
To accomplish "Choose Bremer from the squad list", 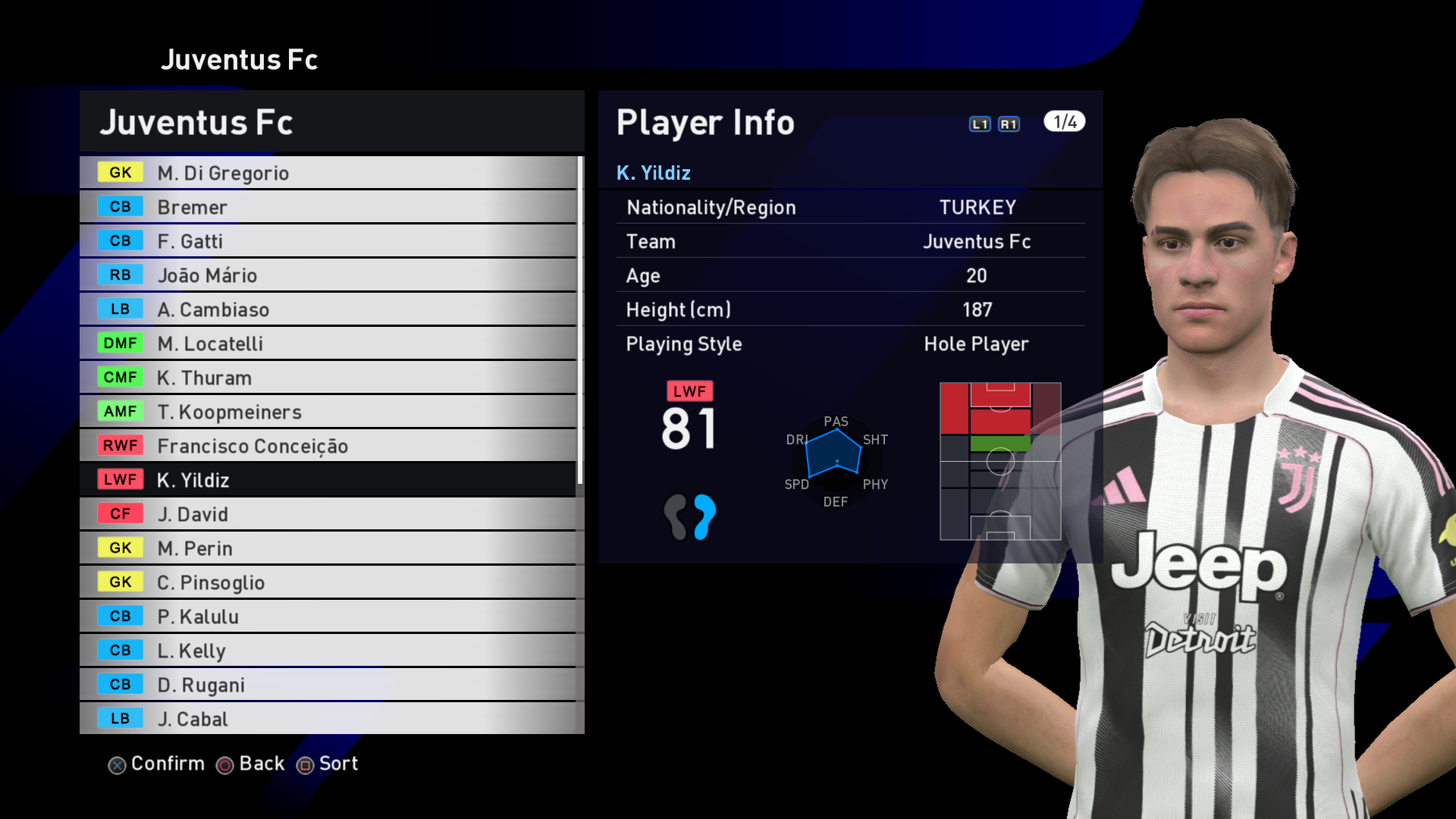I will pyautogui.click(x=328, y=207).
